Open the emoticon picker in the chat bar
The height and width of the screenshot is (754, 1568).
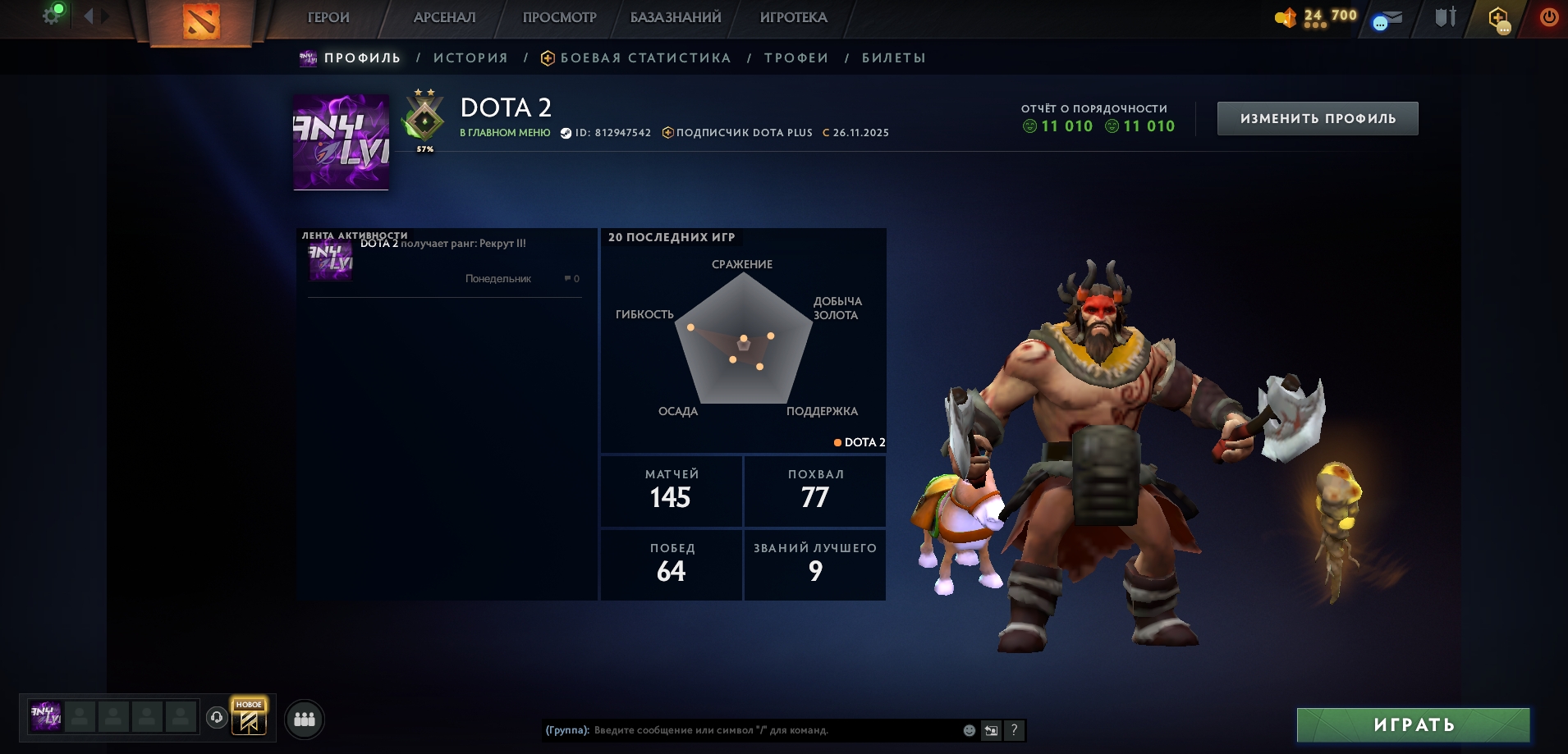[x=970, y=730]
